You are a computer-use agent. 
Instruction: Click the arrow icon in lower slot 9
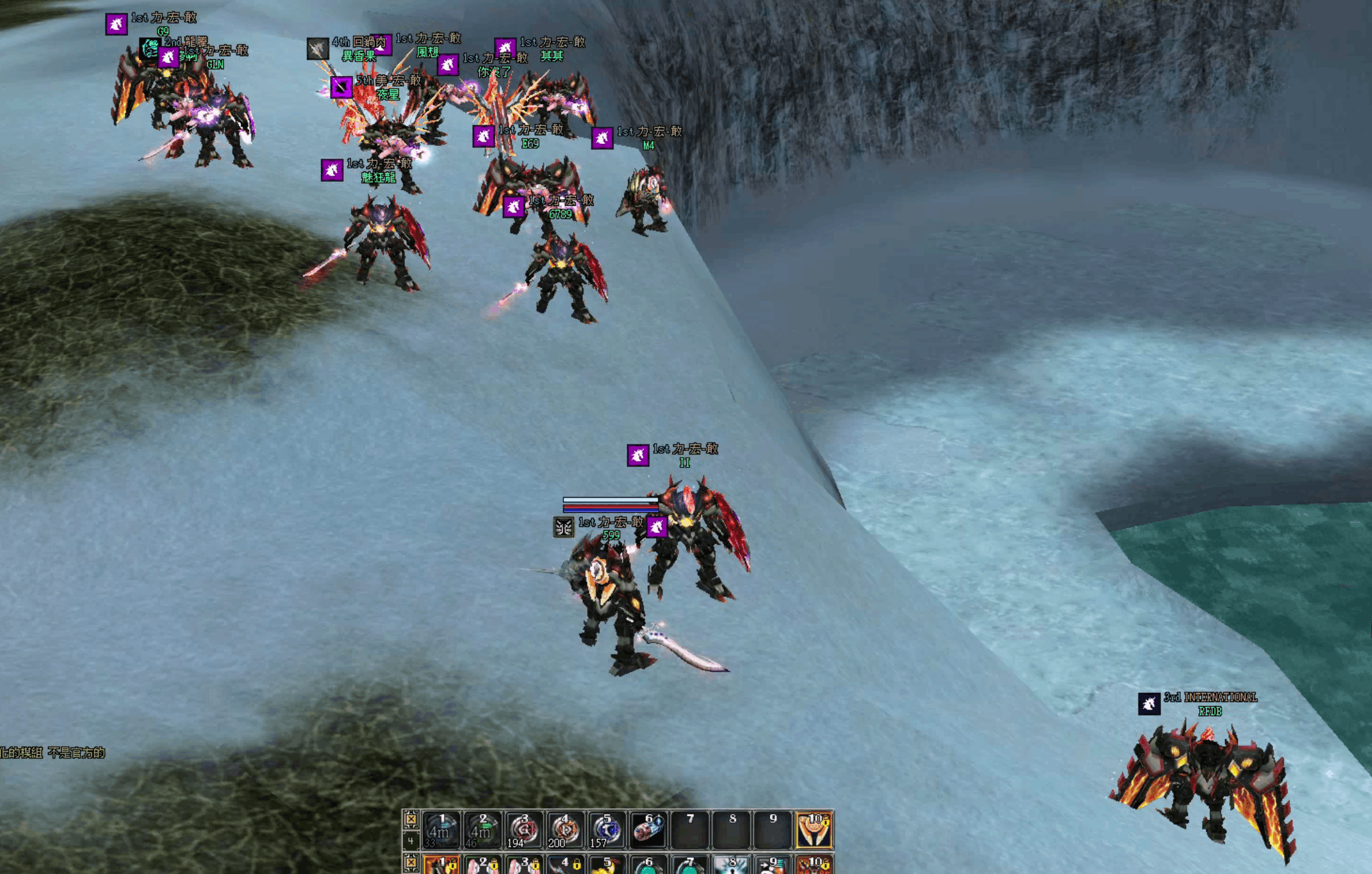coord(773,865)
